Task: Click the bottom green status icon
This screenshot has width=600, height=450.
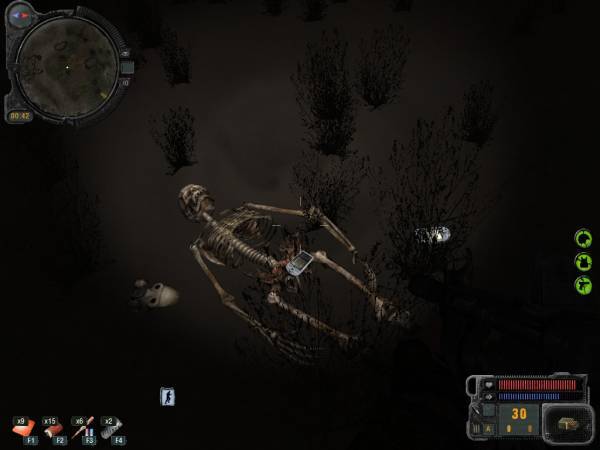Action: coord(583,285)
